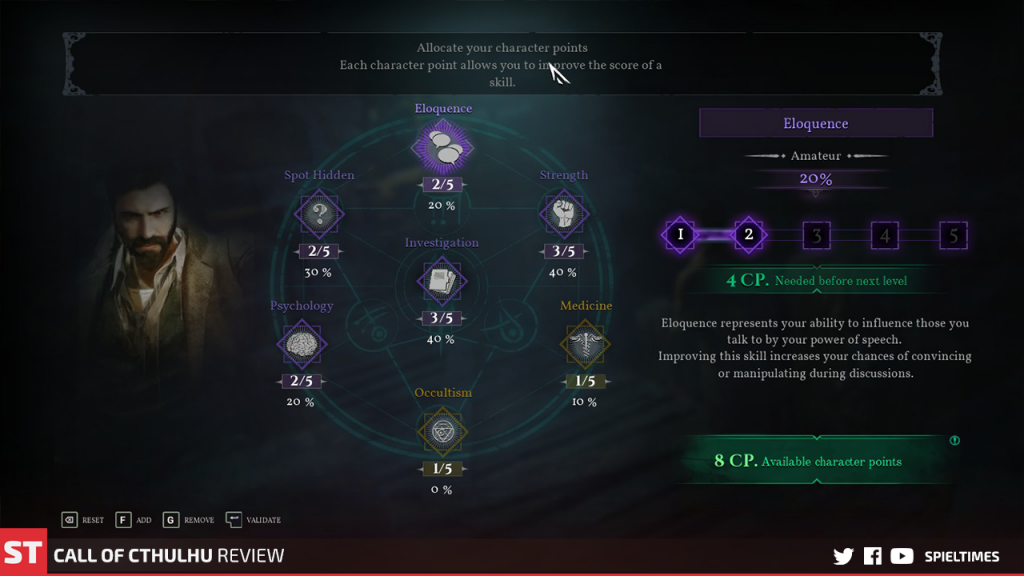Click Eloquence level 1 node
This screenshot has width=1024, height=576.
pyautogui.click(x=680, y=236)
